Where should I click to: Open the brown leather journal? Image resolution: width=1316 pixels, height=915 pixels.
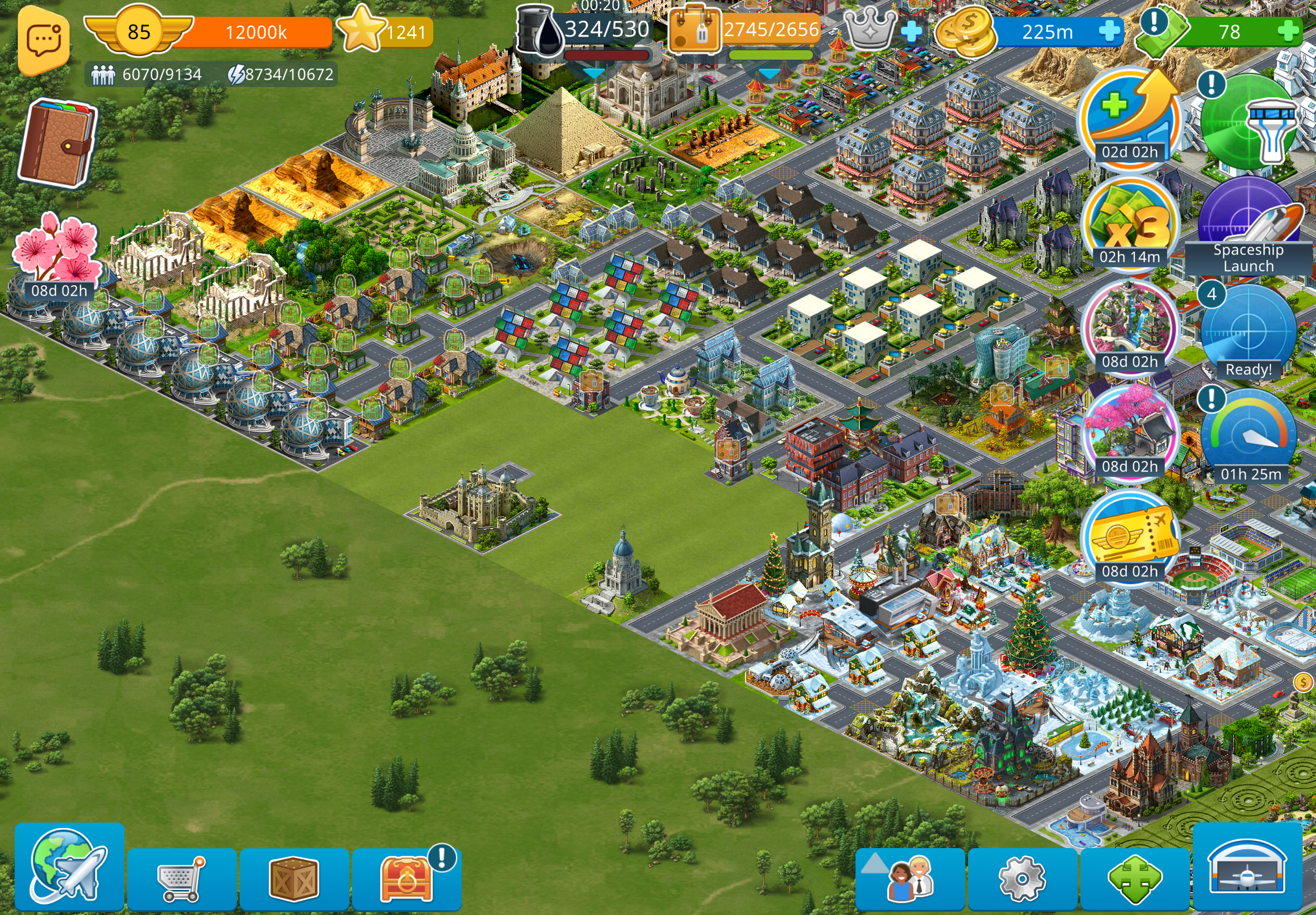[x=57, y=143]
